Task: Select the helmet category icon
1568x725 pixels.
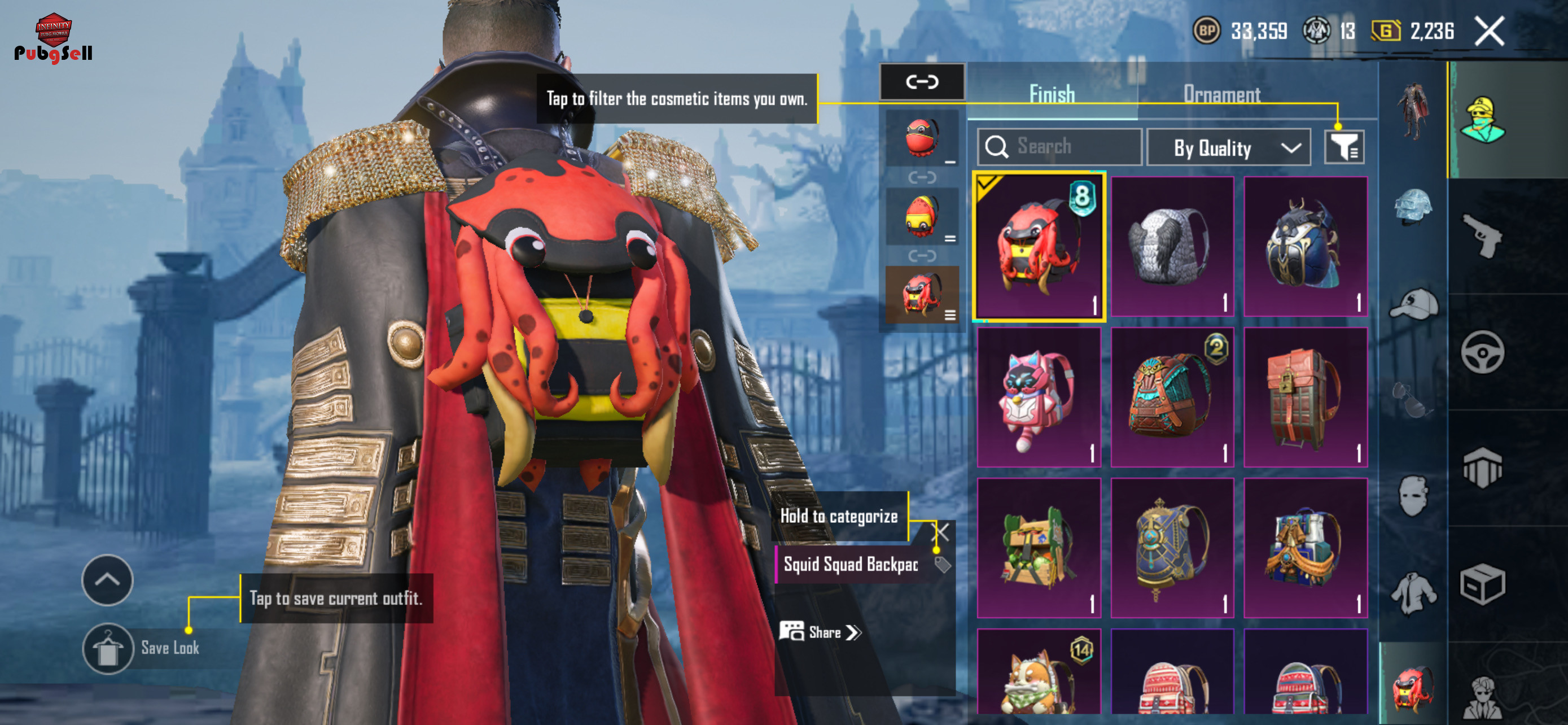Action: point(1413,207)
